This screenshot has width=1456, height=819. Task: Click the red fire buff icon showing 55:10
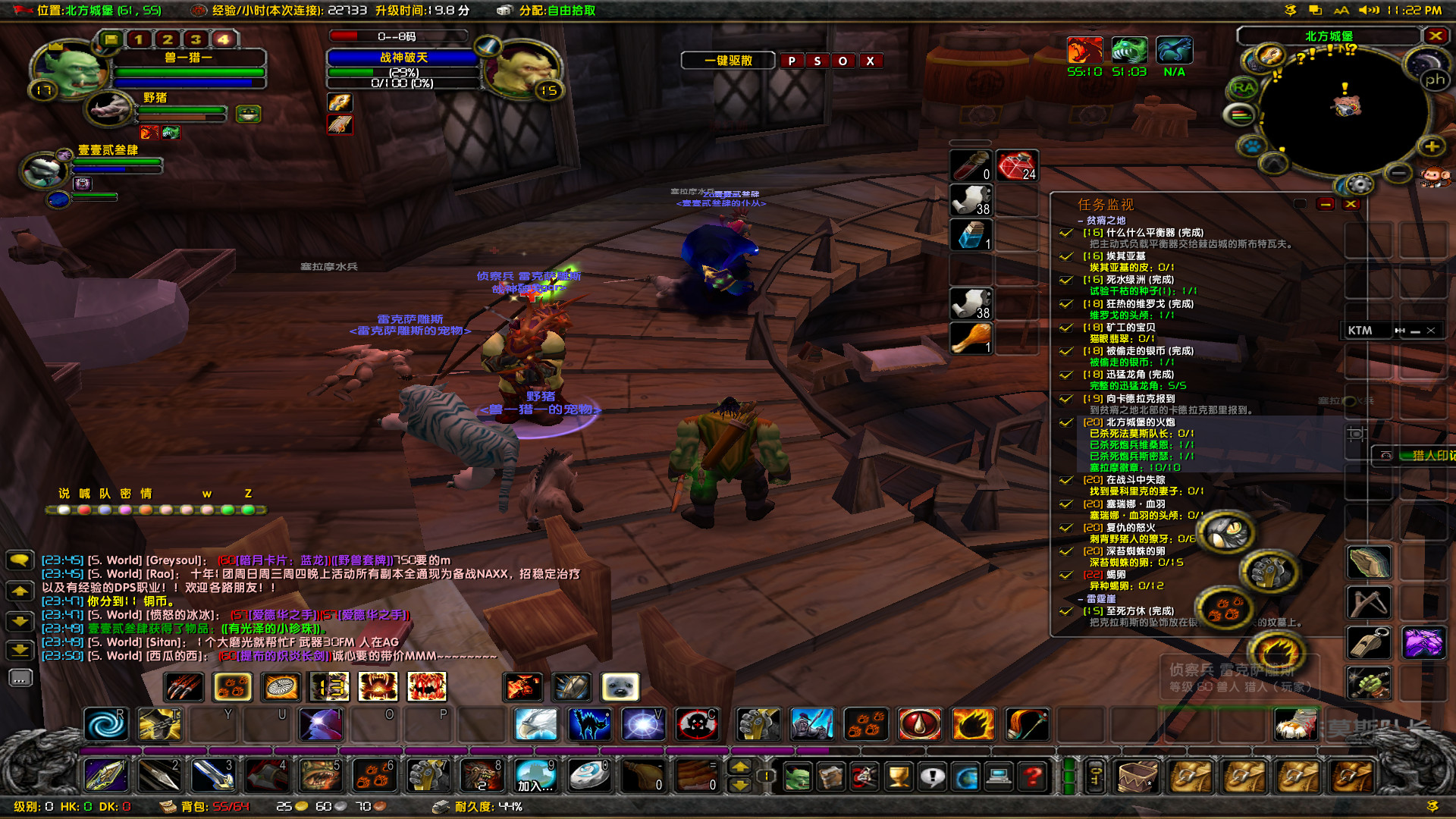(1084, 50)
